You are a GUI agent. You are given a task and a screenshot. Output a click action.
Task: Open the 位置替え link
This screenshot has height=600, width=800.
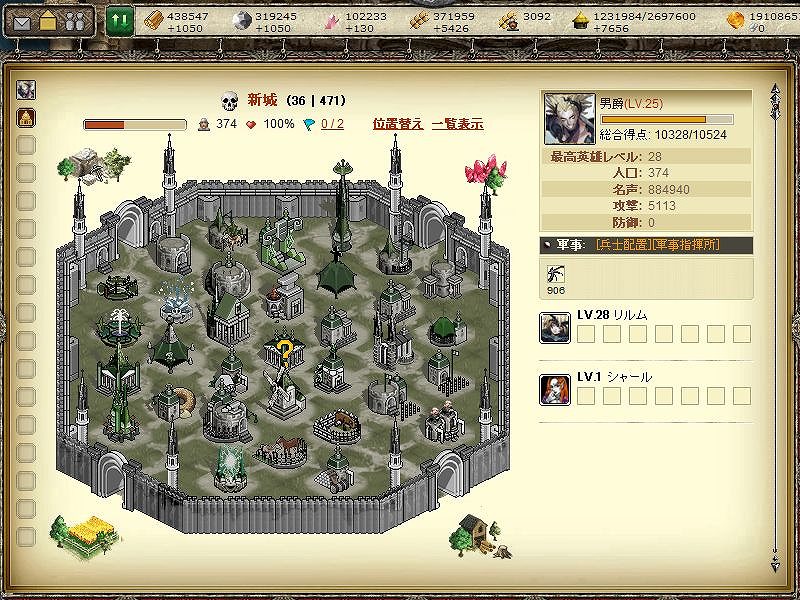[398, 124]
